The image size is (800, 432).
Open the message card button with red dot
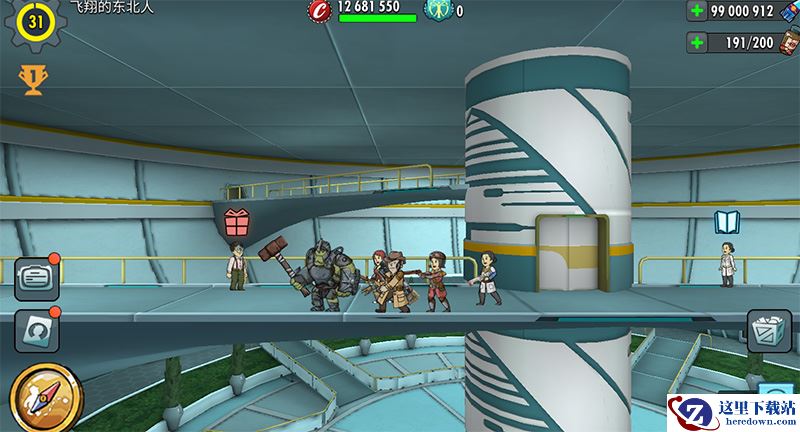(x=36, y=279)
